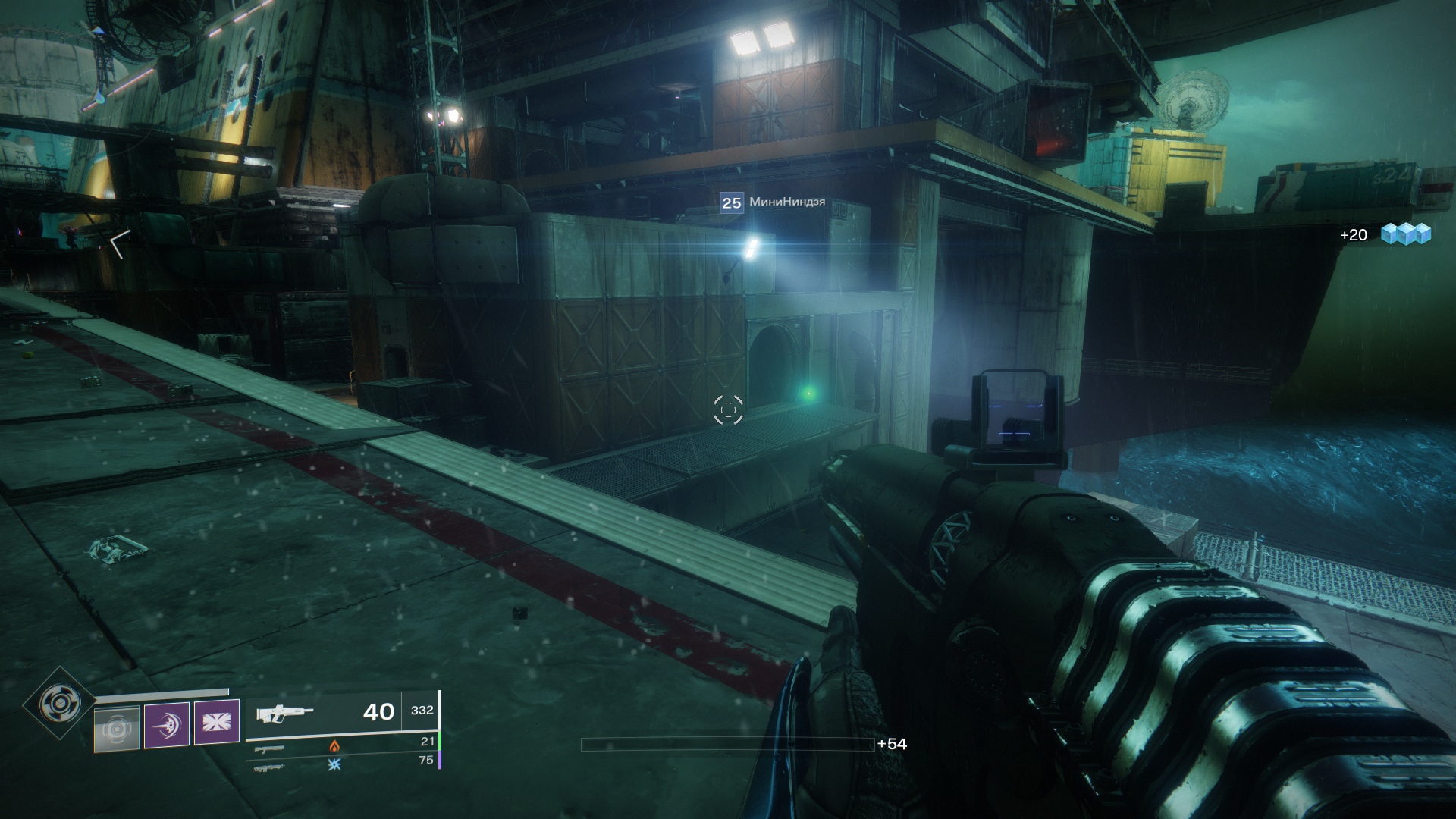This screenshot has height=819, width=1456.
Task: Trigger the purple melee ability icon
Action: (167, 725)
